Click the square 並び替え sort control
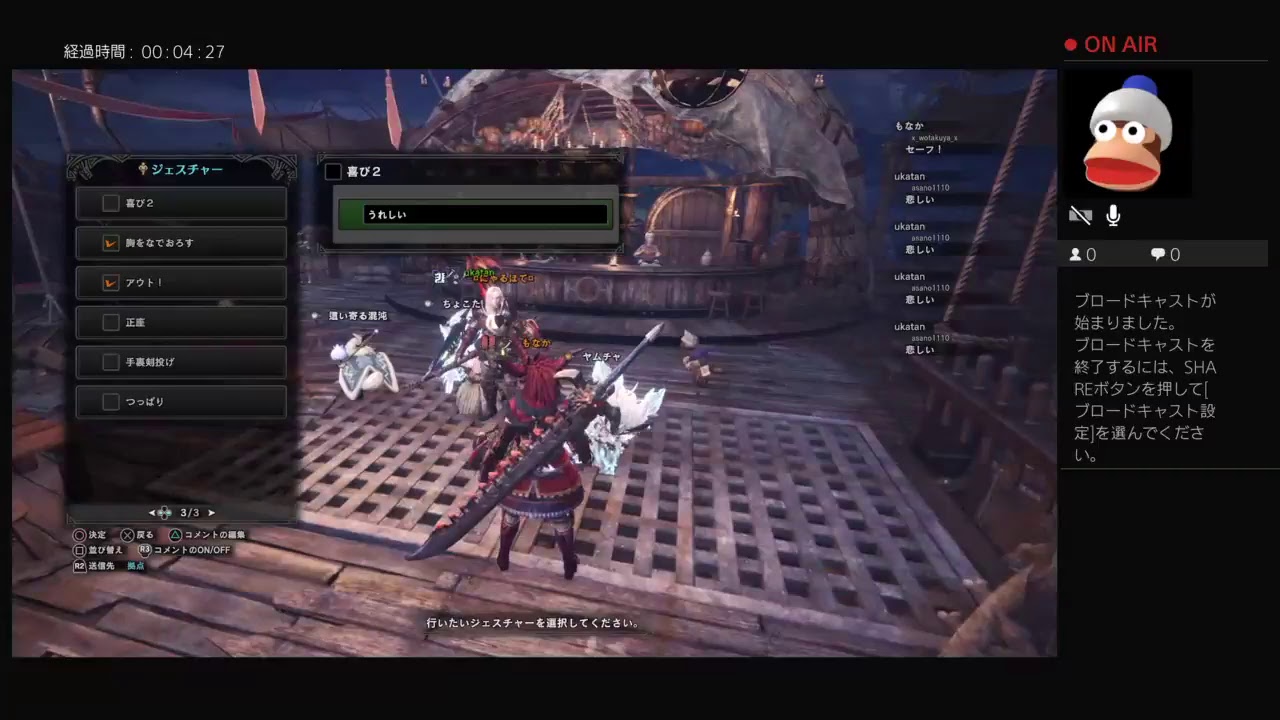Viewport: 1280px width, 720px height. click(79, 549)
